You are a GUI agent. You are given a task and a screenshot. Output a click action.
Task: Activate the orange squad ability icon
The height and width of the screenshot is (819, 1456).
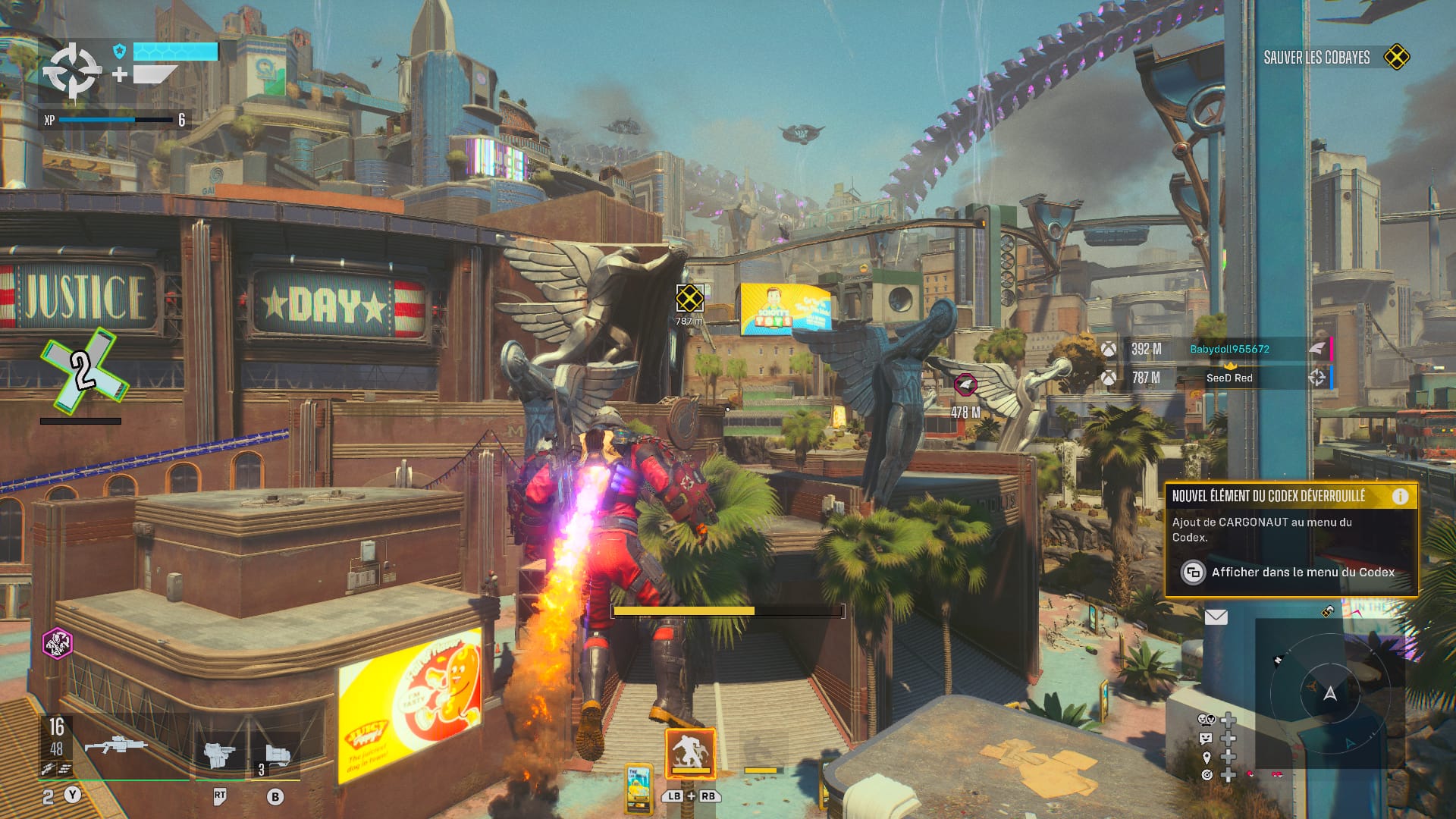coord(690,752)
